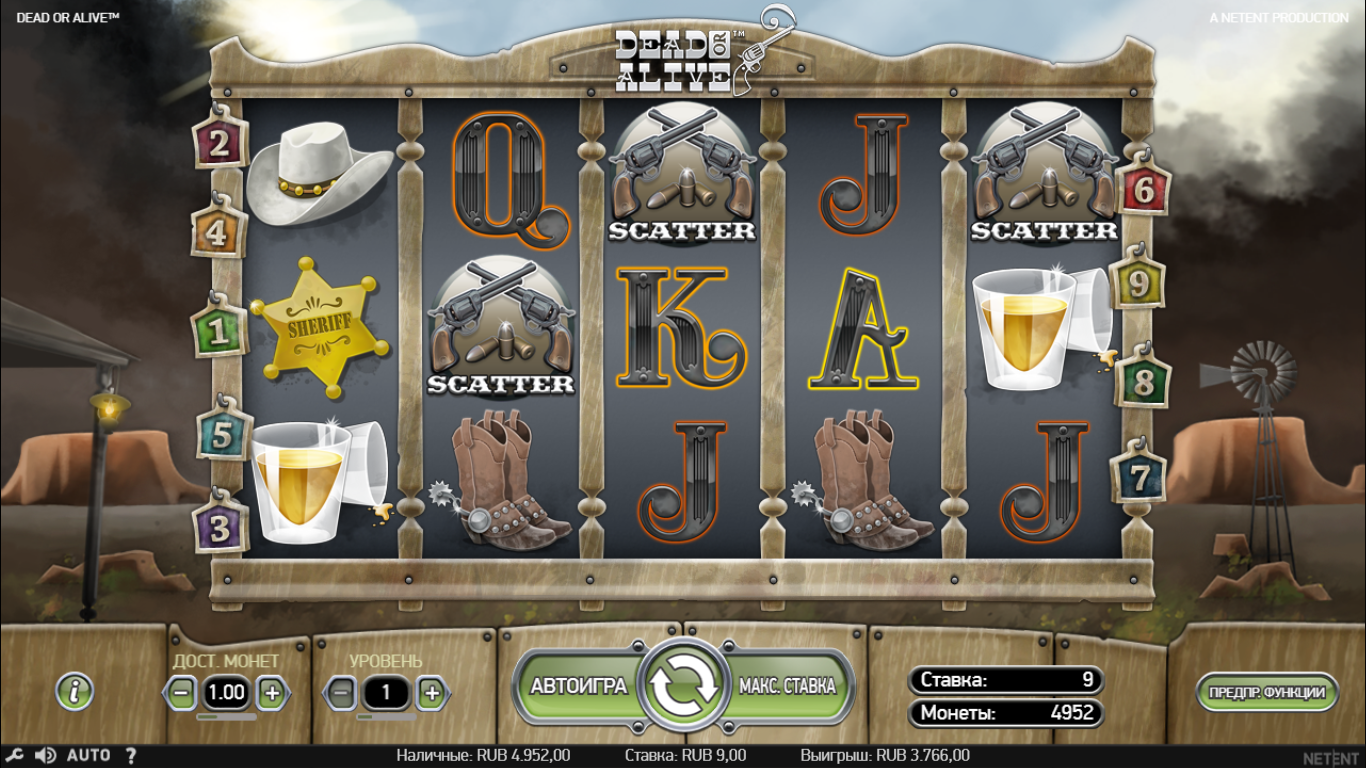Screen dimensions: 1366x768
Task: Select bet line 1 tag
Action: click(x=217, y=332)
